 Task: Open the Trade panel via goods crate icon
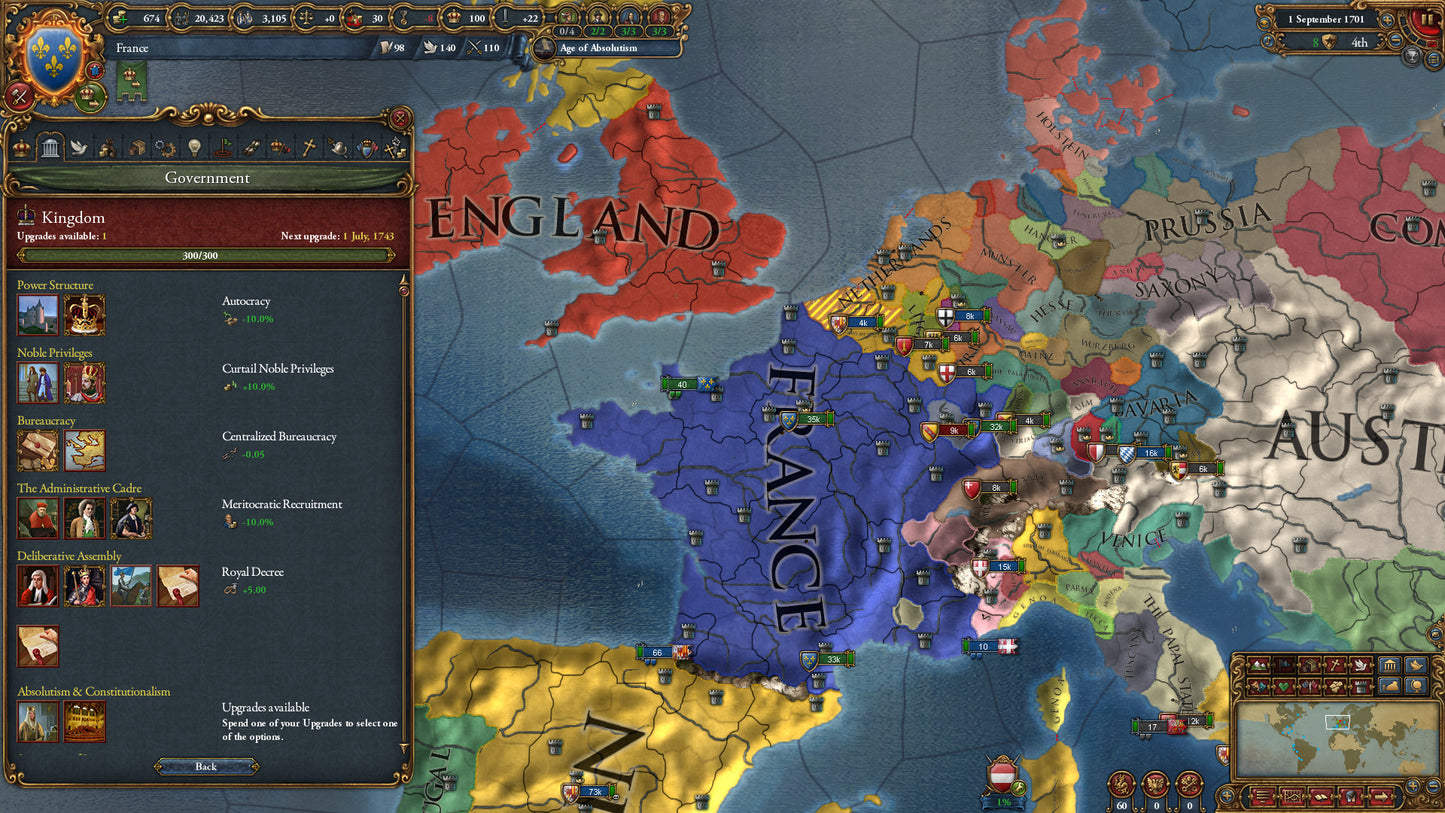137,147
